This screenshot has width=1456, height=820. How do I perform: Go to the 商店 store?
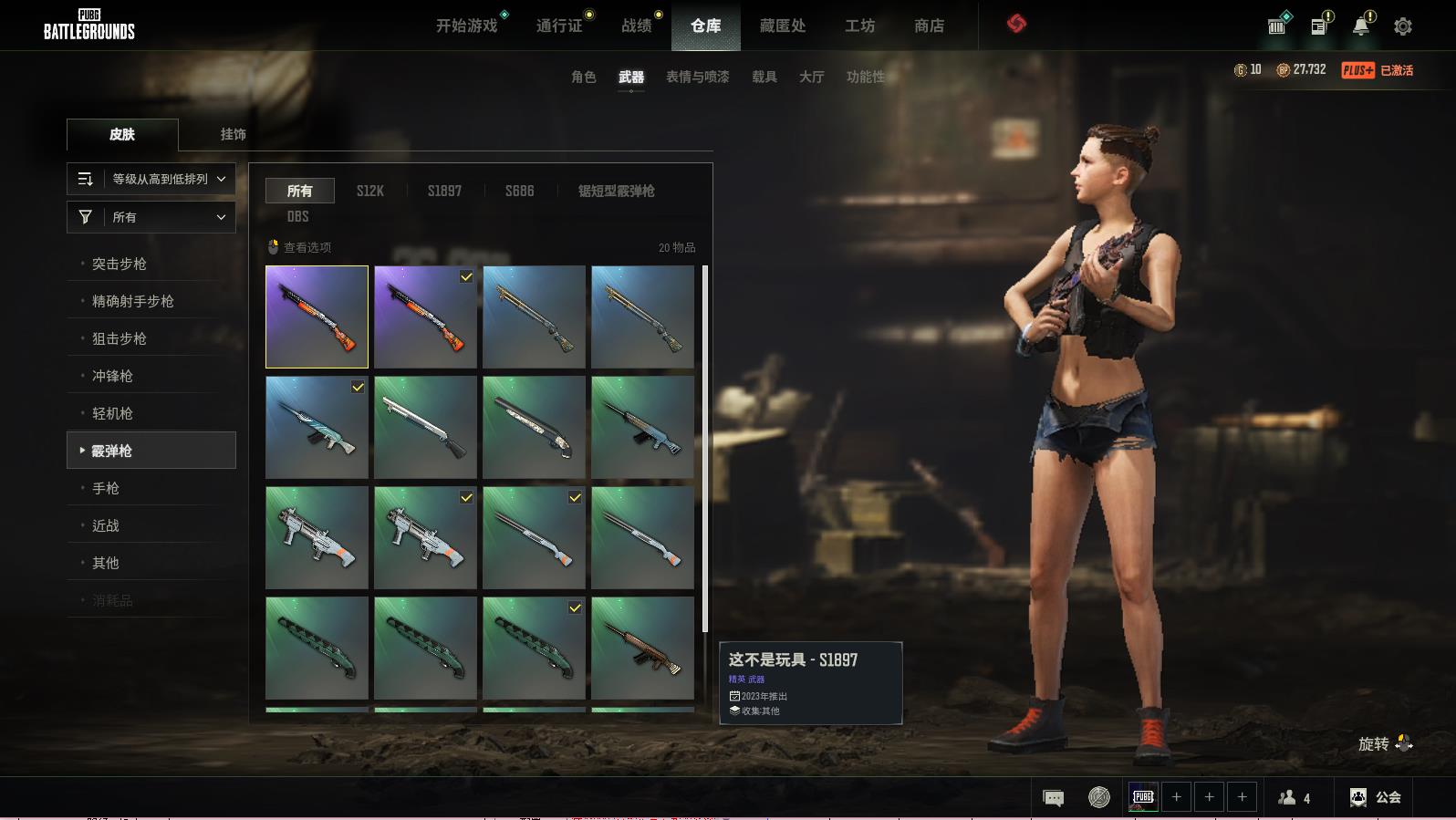929,26
